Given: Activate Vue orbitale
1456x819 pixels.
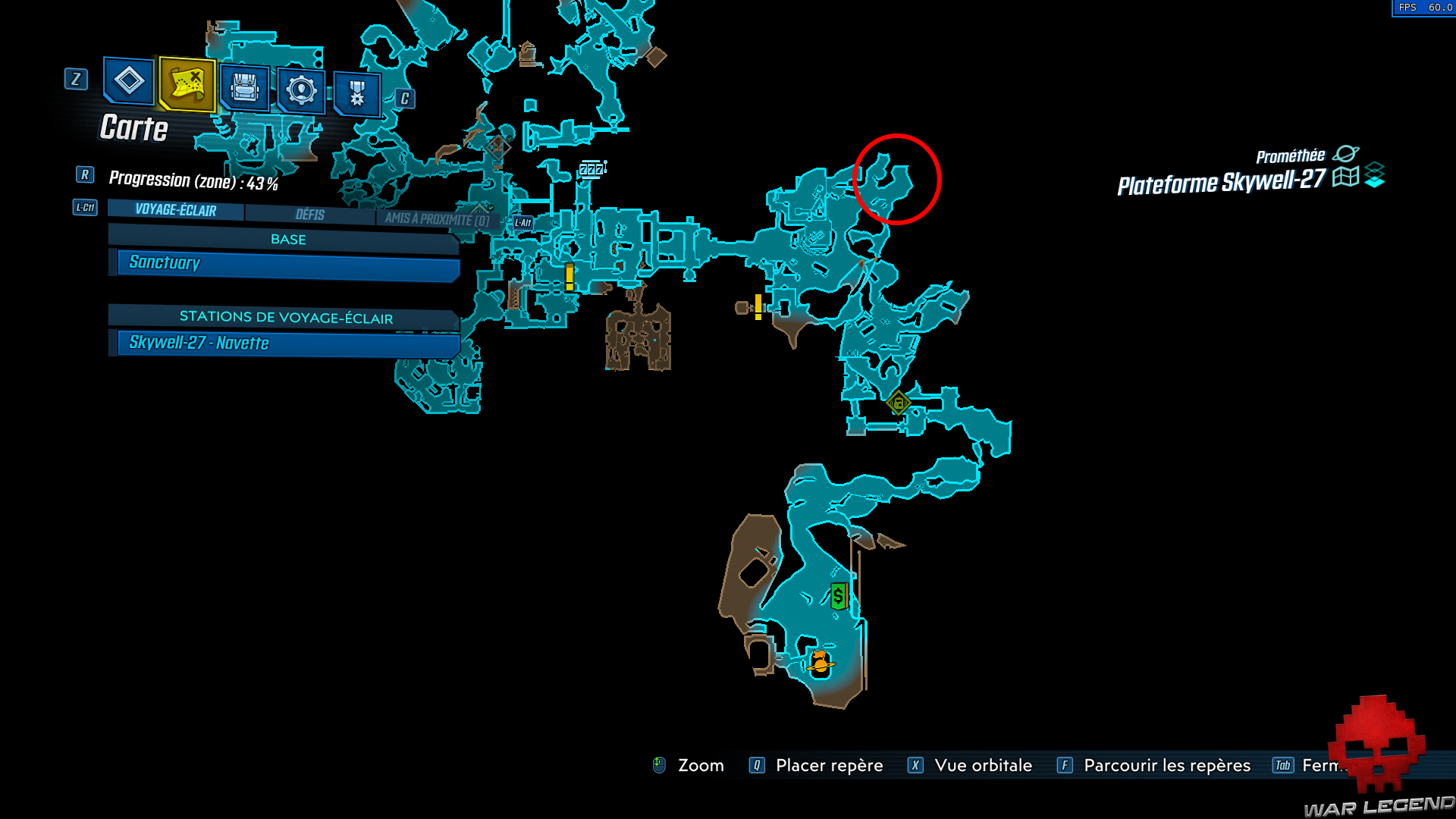Looking at the screenshot, I should click(984, 766).
